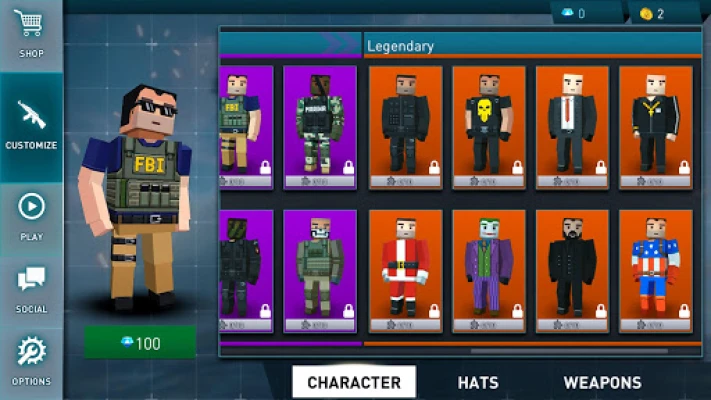Open the Customize menu
This screenshot has height=400, width=711.
click(x=31, y=125)
